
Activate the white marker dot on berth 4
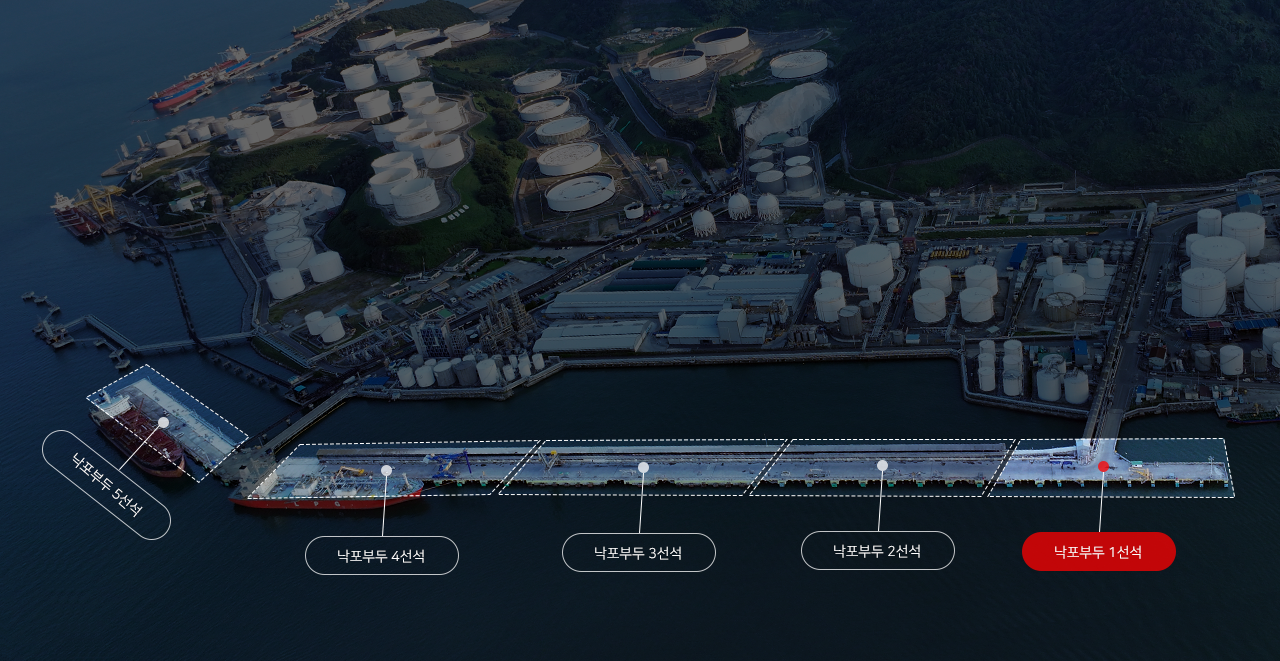pos(386,469)
